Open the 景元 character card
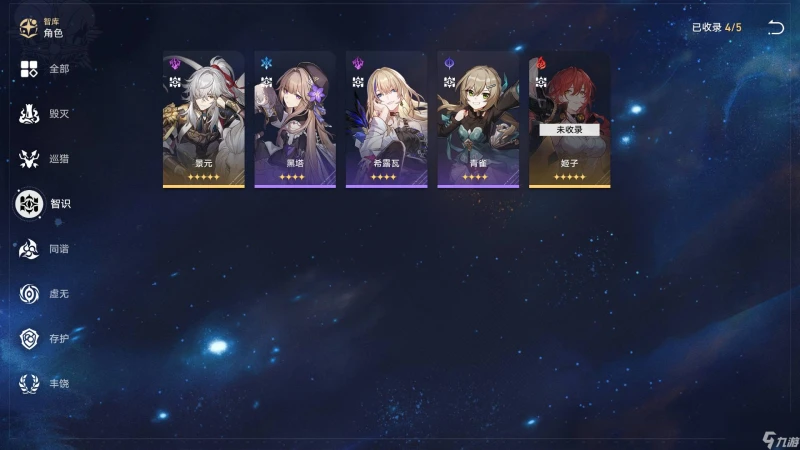This screenshot has height=450, width=800. point(204,120)
